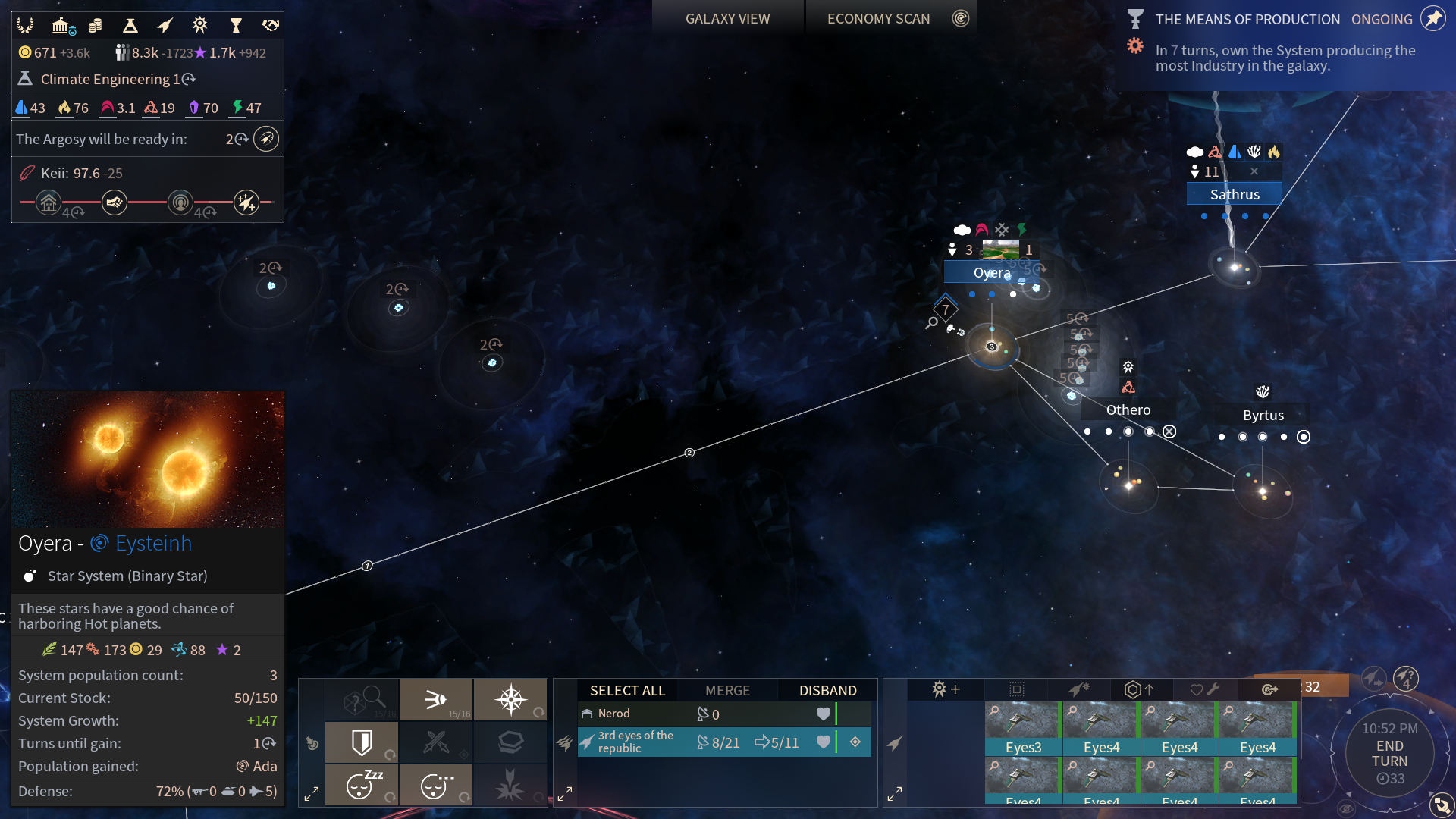Image resolution: width=1456 pixels, height=819 pixels.
Task: Open the Othero system label
Action: (x=1128, y=409)
